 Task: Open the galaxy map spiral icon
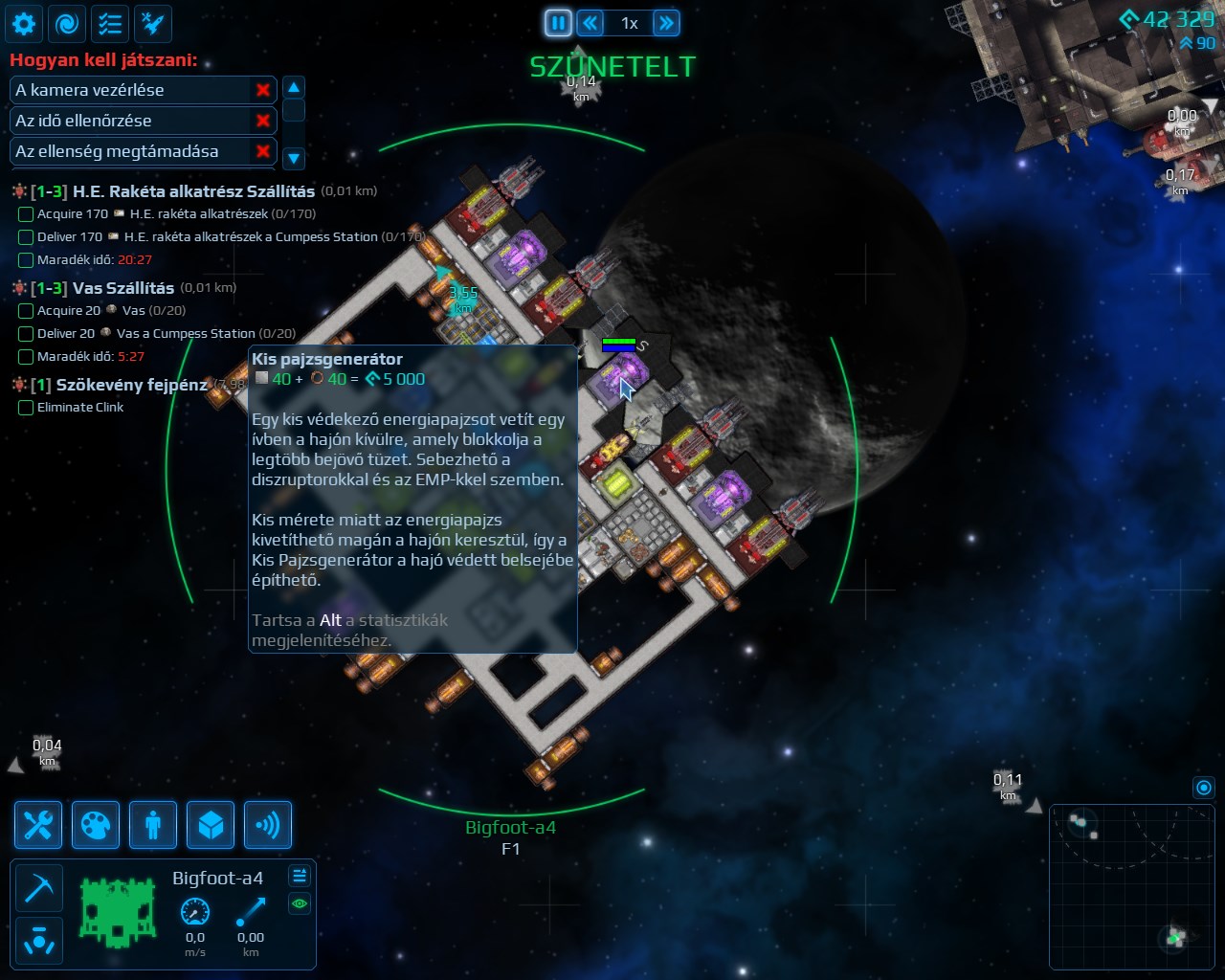[67, 23]
